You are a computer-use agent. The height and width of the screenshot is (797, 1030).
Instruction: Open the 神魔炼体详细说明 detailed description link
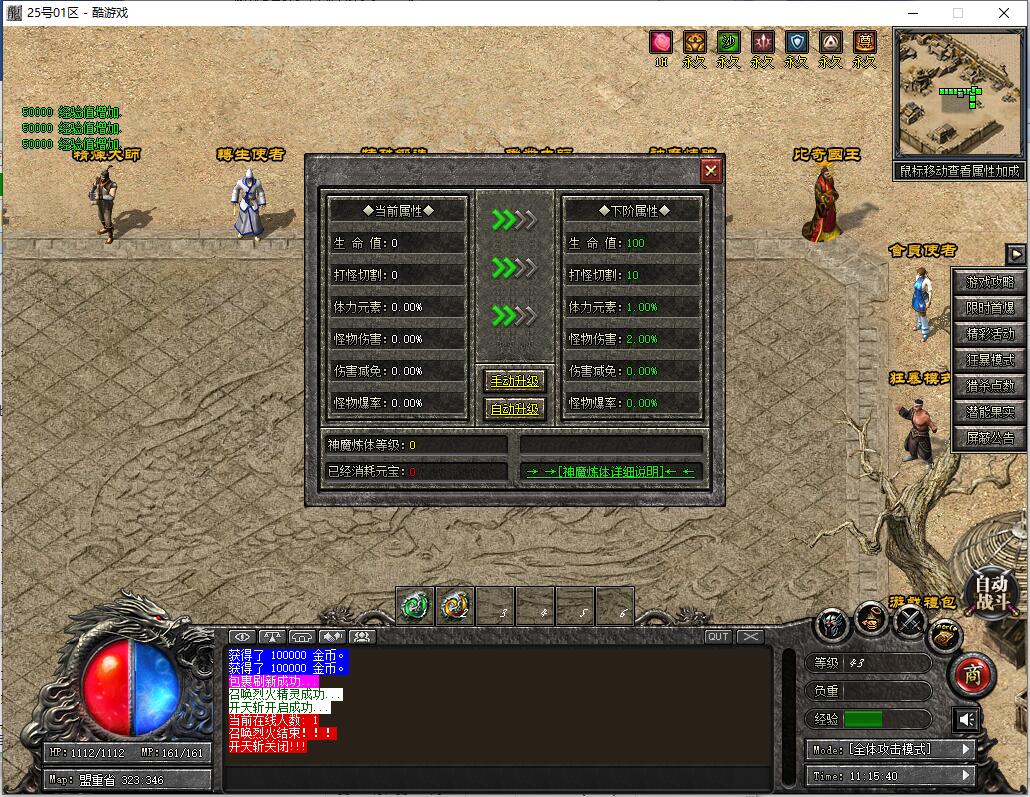[x=611, y=471]
